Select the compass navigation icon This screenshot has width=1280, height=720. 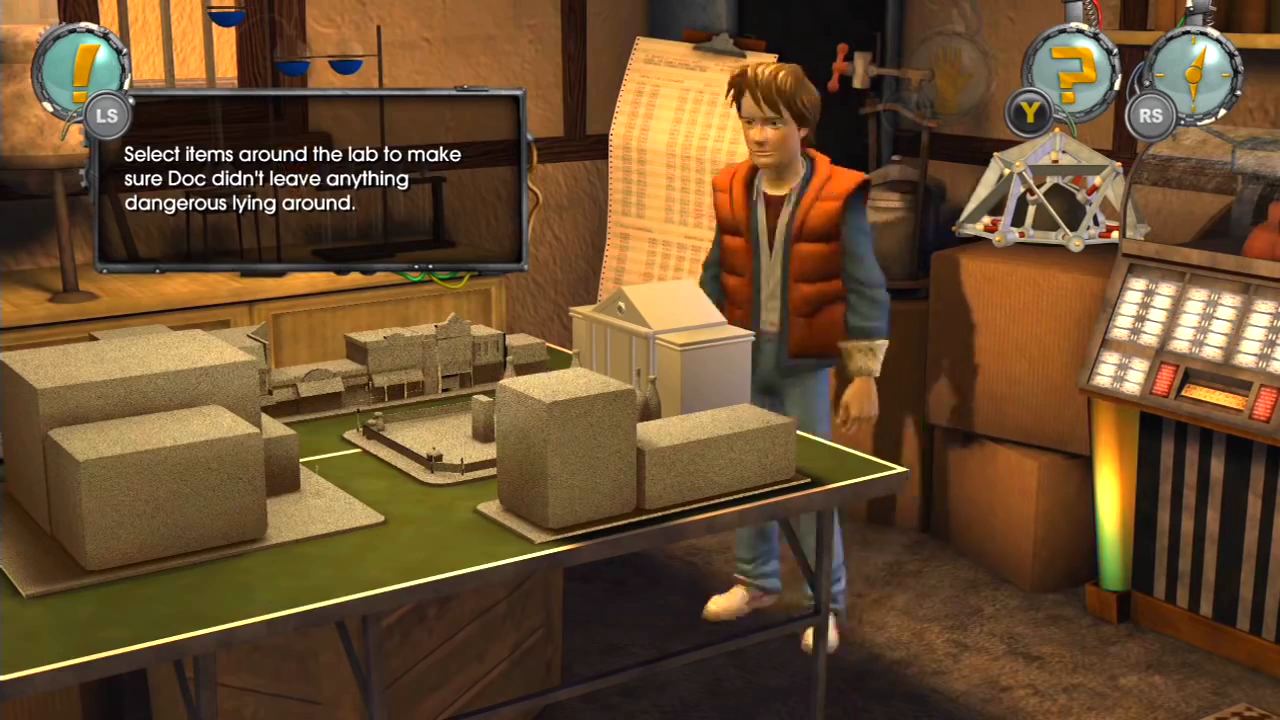point(1192,72)
